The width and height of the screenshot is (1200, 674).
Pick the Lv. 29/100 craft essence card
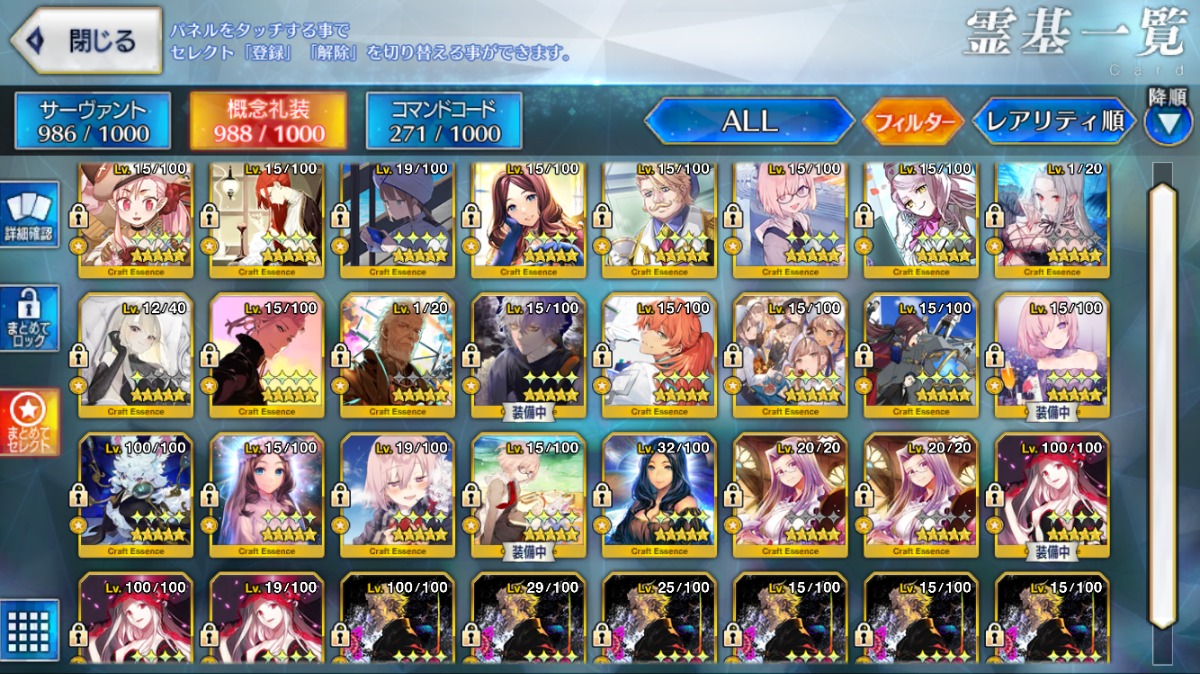click(530, 620)
